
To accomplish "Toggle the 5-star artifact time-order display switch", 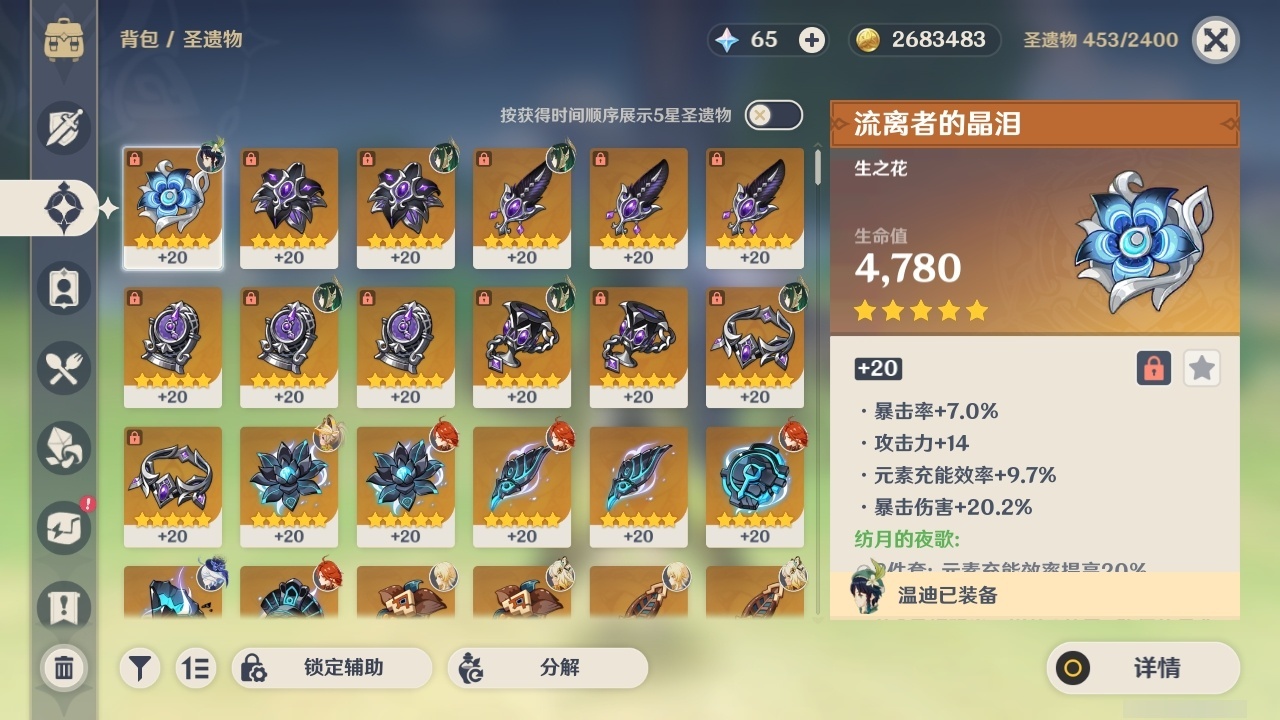I will [x=771, y=115].
